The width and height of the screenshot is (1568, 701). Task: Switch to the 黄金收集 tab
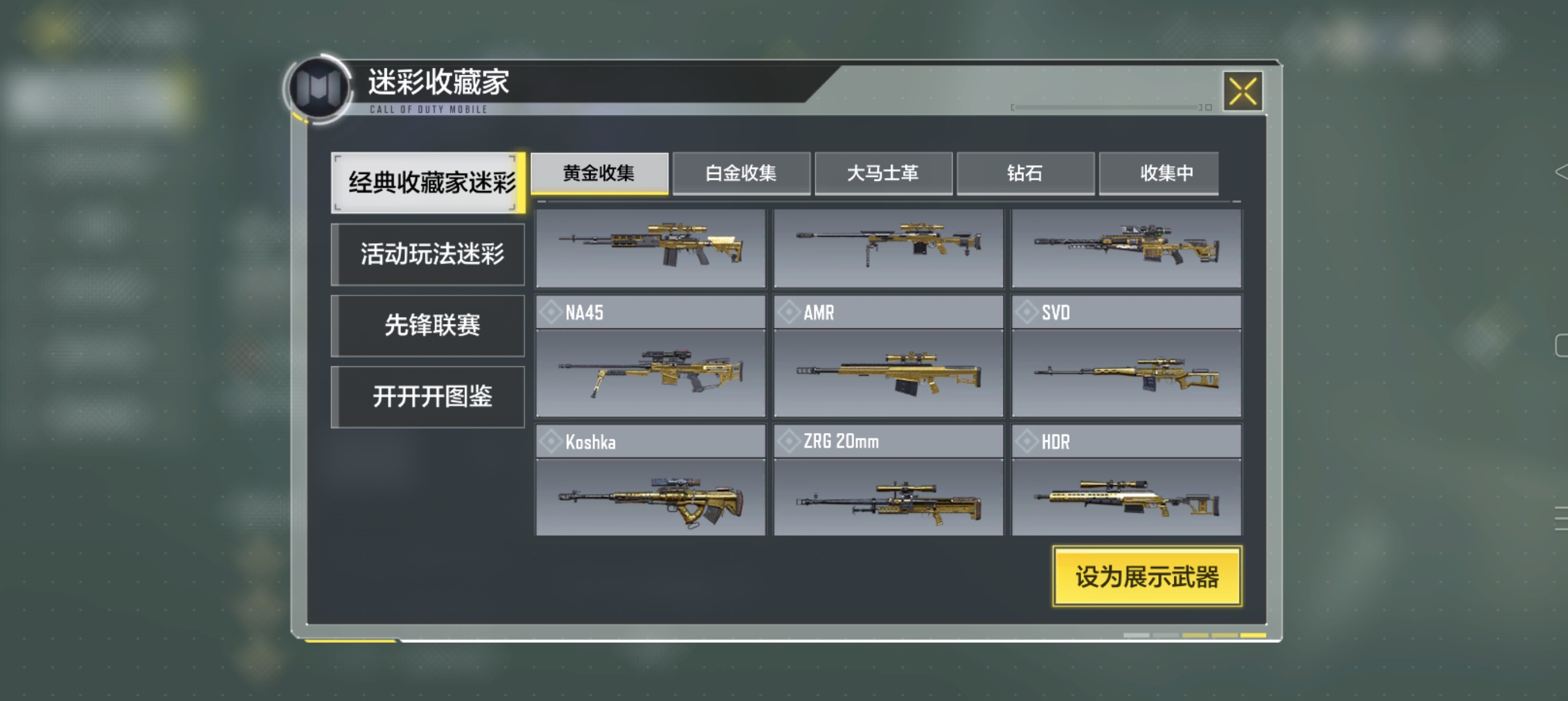(600, 173)
